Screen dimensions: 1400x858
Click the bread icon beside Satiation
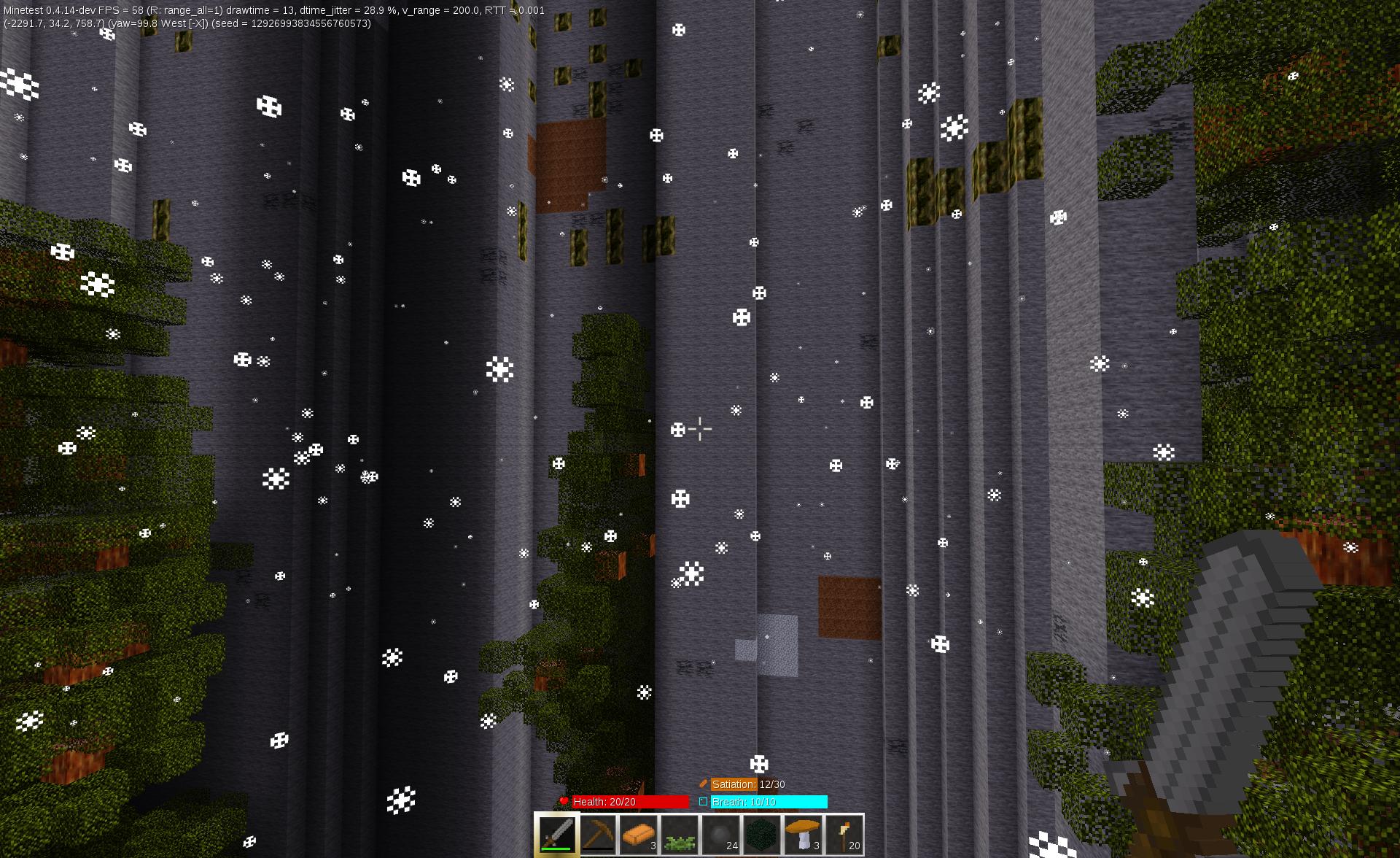704,784
